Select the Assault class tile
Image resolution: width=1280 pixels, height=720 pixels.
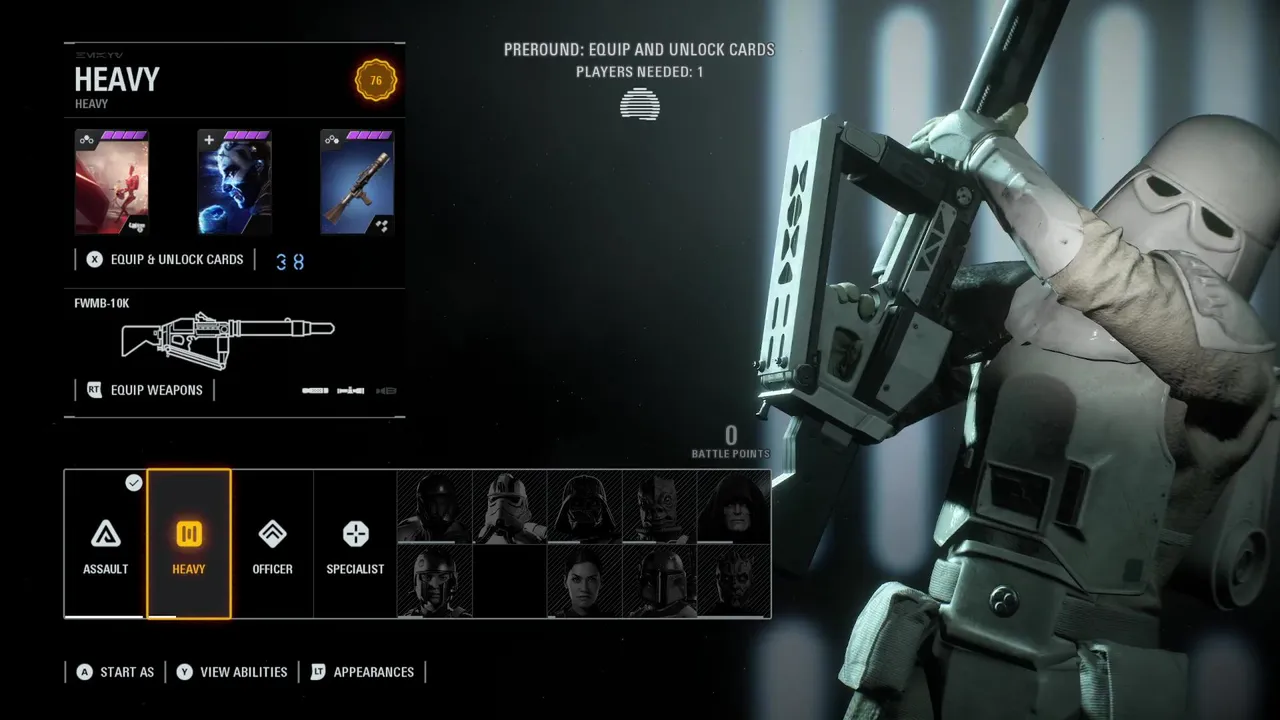pos(105,543)
